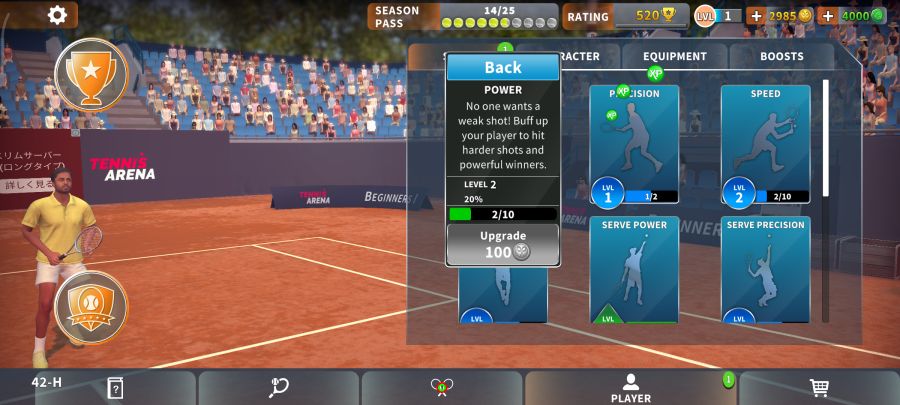
Task: Go back from the Power skill popup
Action: click(x=502, y=67)
